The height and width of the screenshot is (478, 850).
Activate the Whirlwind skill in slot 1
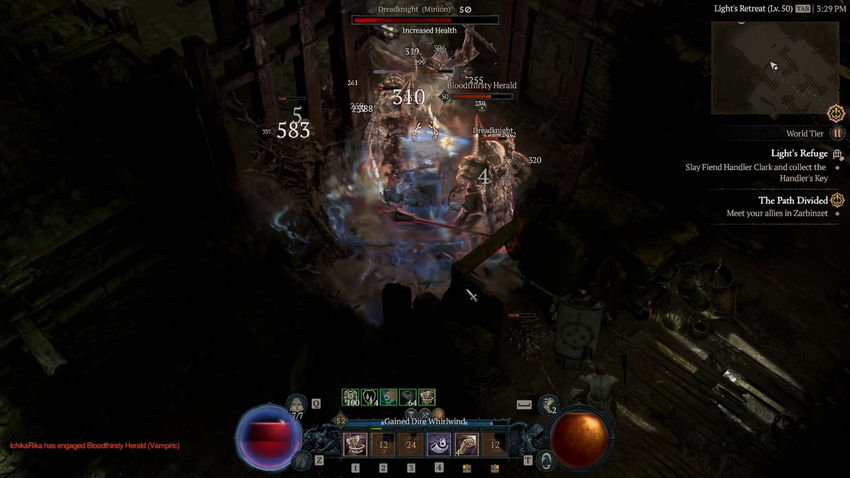point(355,445)
